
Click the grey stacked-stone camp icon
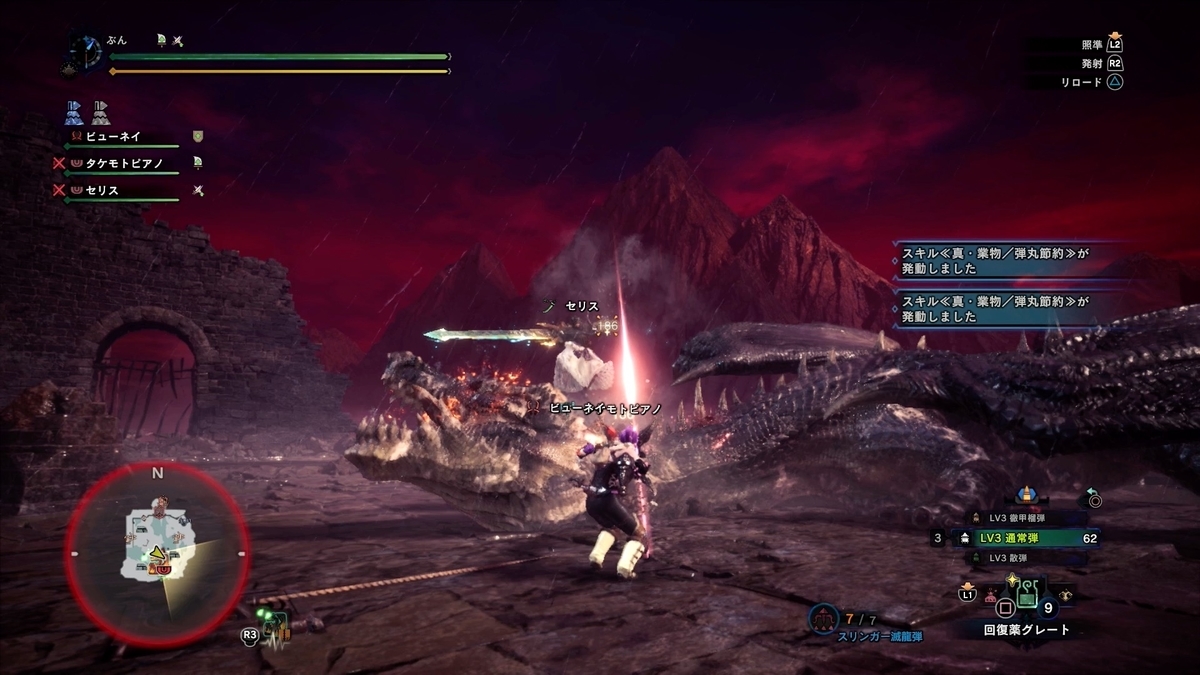point(102,111)
